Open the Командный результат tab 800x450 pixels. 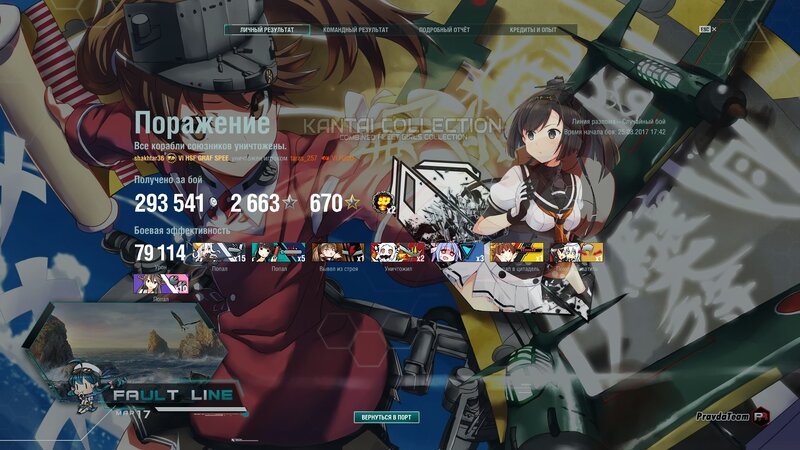pyautogui.click(x=355, y=30)
